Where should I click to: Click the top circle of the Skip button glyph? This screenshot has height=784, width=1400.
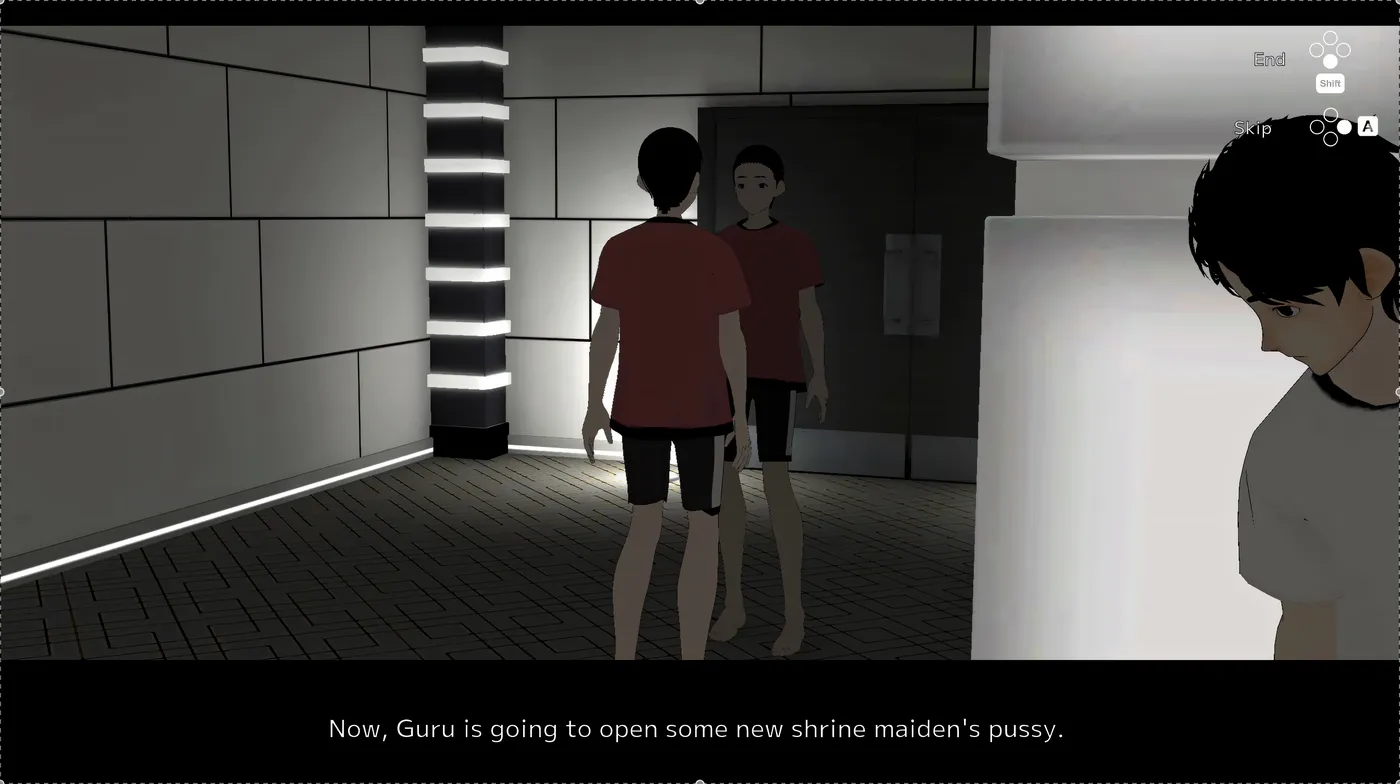1330,113
